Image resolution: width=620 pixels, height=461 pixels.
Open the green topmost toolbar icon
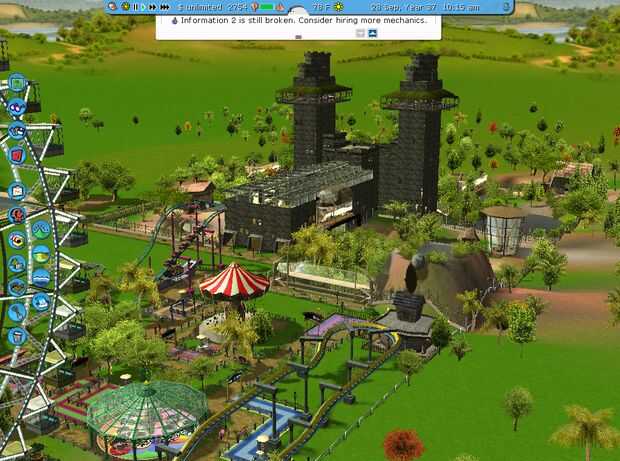pos(16,83)
